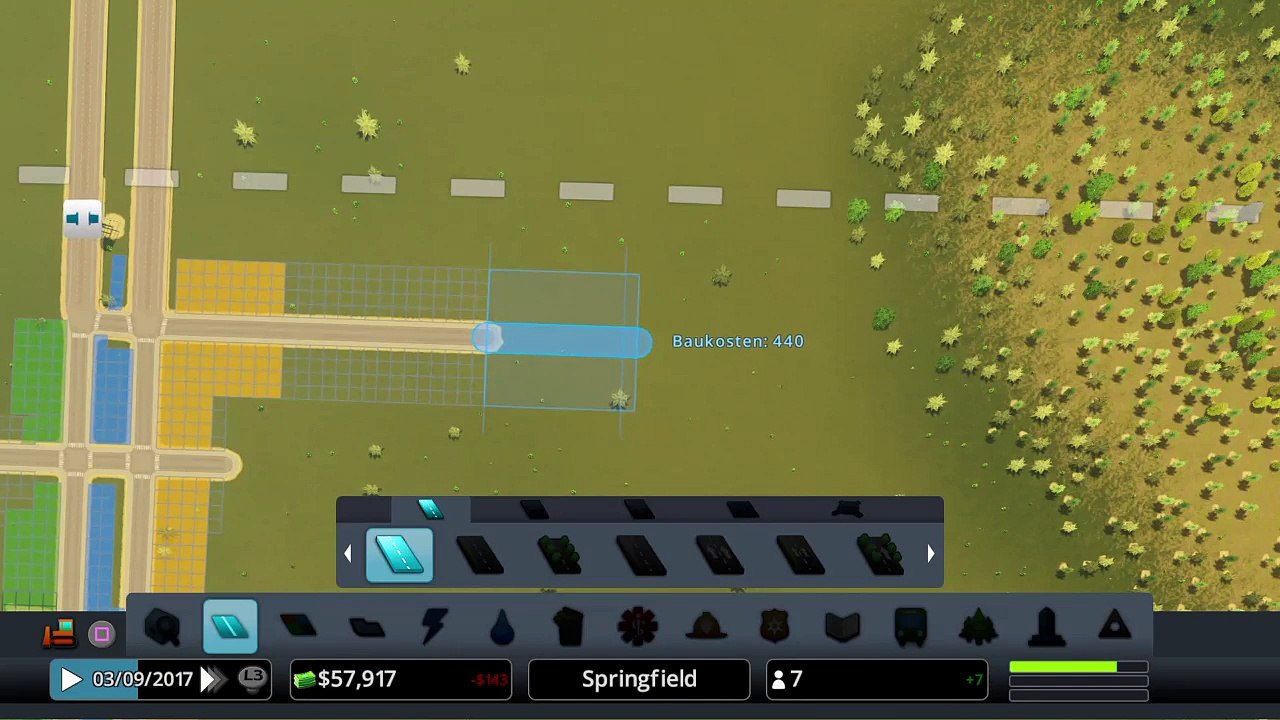Open the Water droplet menu
Viewport: 1280px width, 720px height.
tap(502, 627)
